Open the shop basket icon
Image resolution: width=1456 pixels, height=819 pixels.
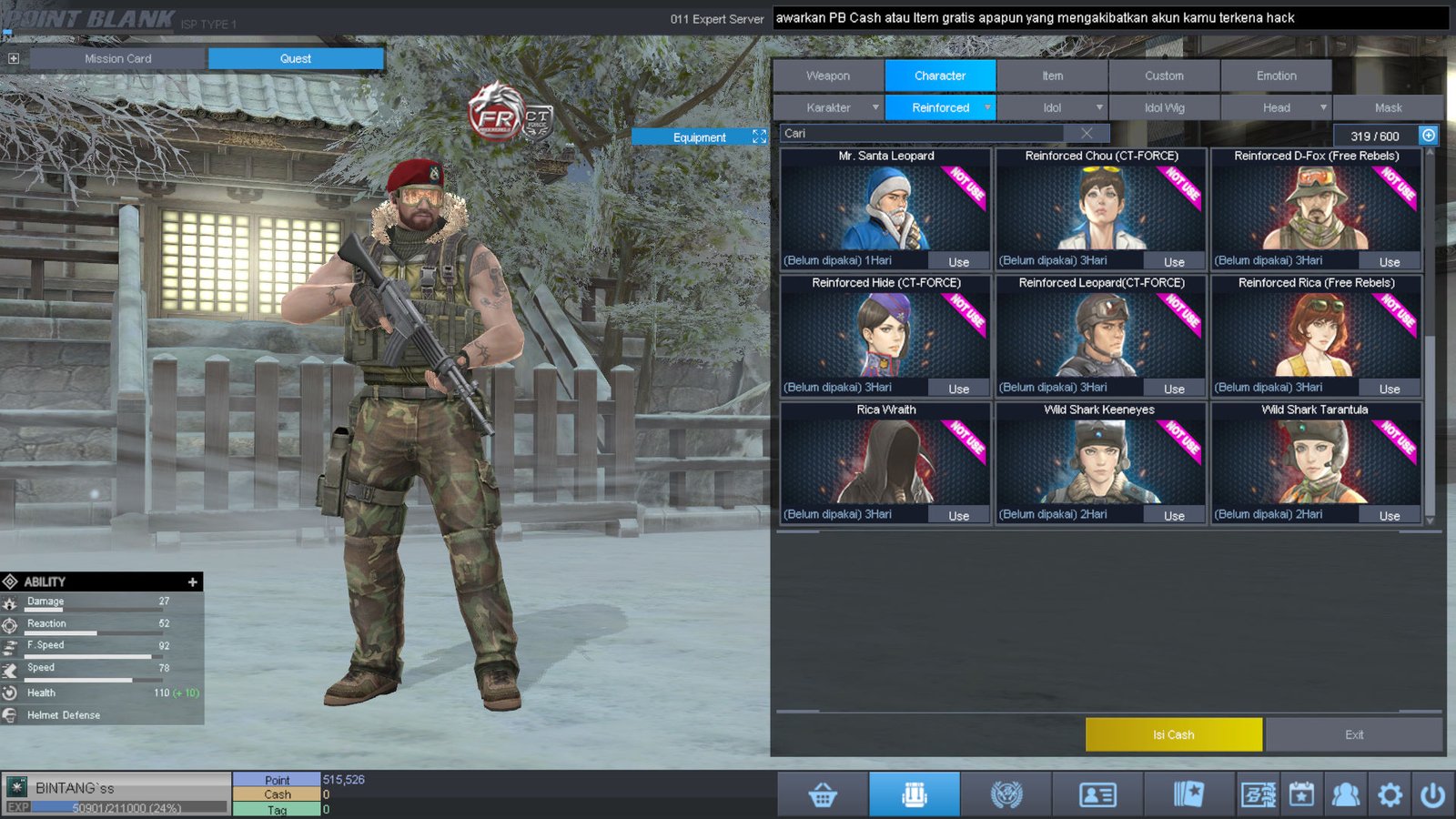click(x=823, y=795)
